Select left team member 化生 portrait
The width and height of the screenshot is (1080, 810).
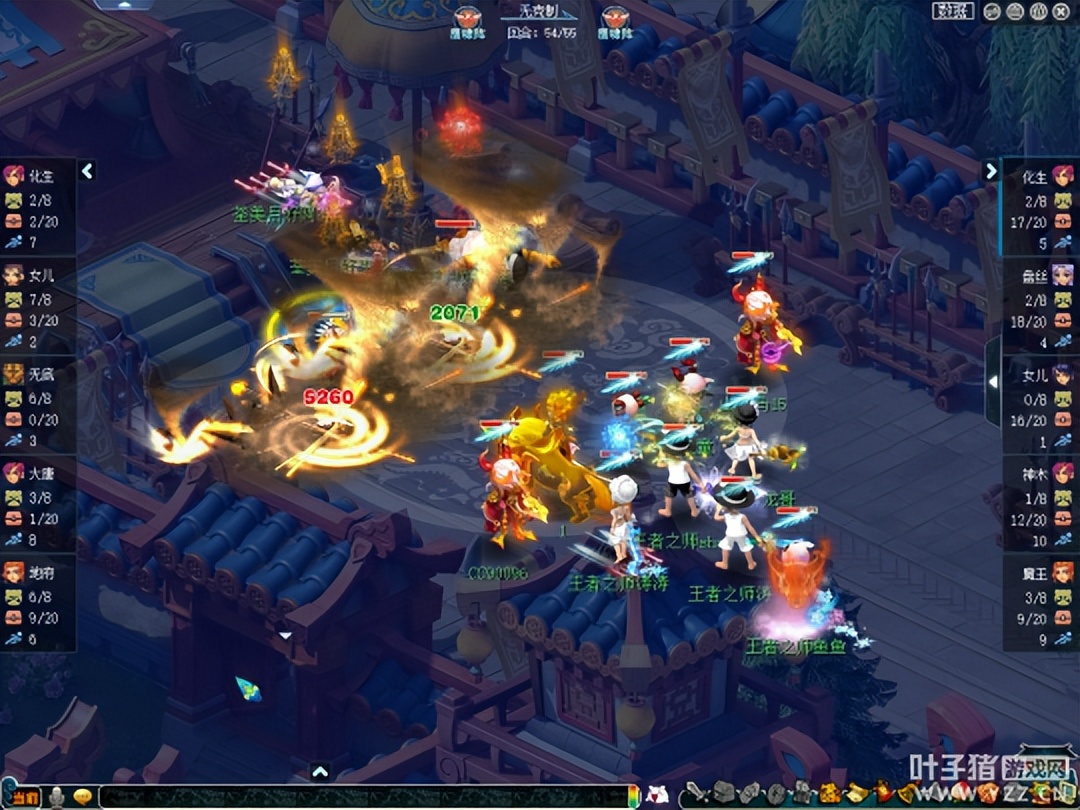(x=14, y=177)
